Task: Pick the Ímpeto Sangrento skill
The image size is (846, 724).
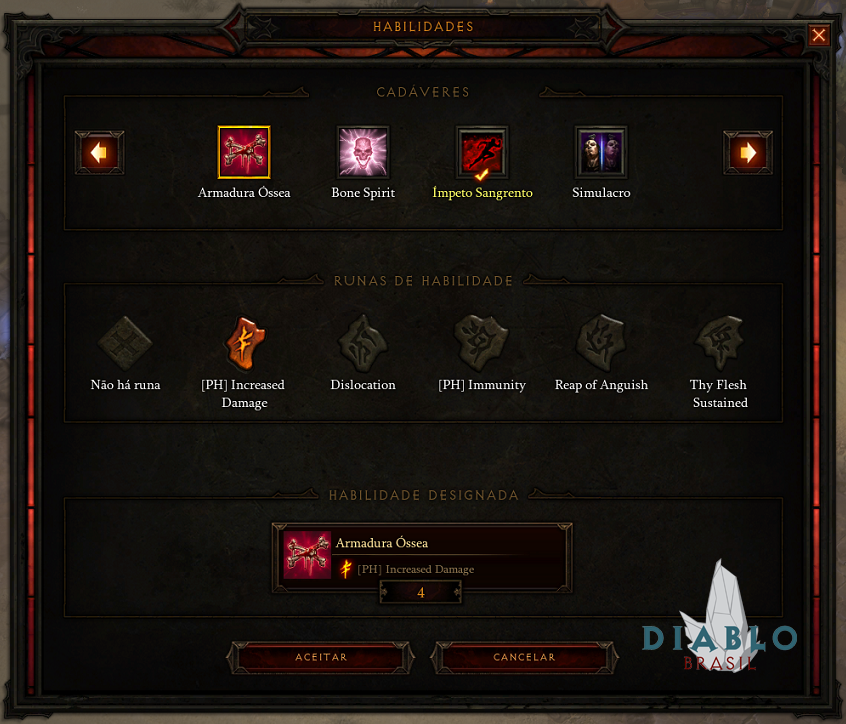Action: (482, 153)
